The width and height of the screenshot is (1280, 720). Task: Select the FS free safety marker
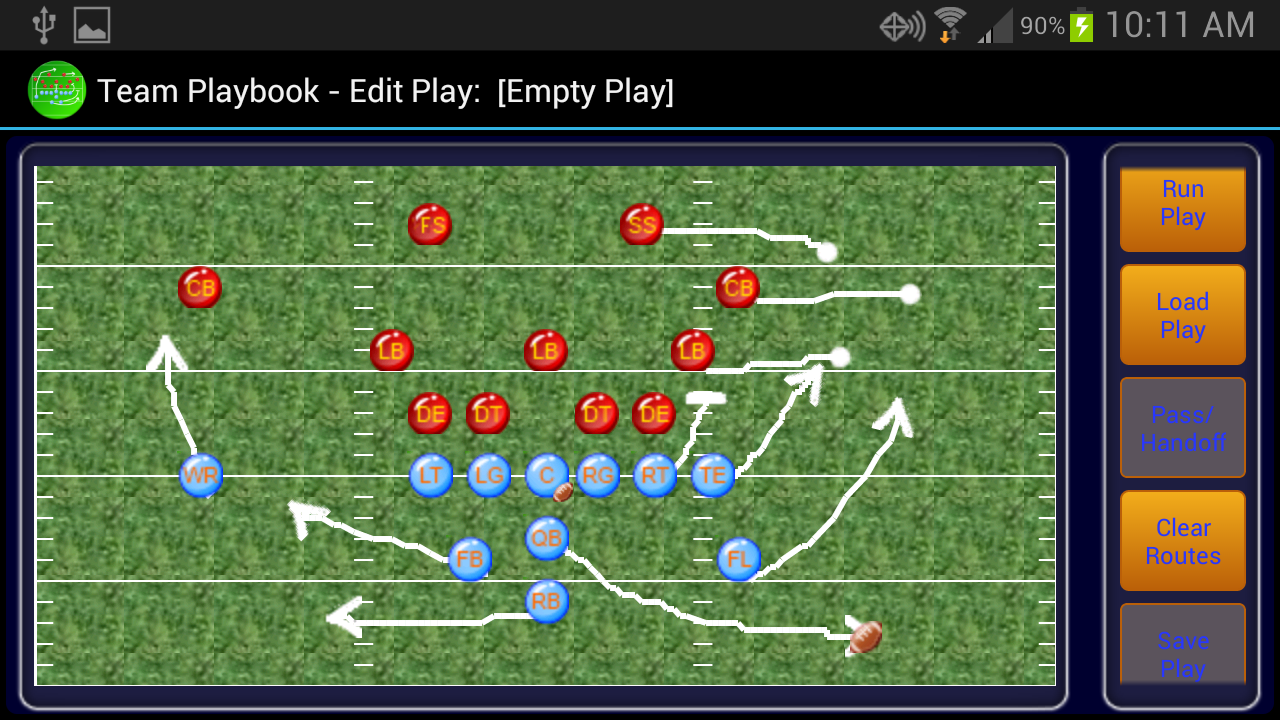pos(430,225)
